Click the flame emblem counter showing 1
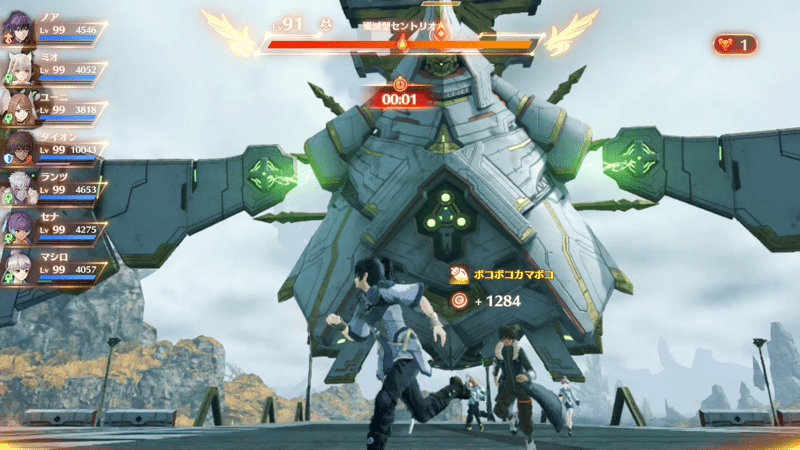This screenshot has height=450, width=800. [x=735, y=44]
